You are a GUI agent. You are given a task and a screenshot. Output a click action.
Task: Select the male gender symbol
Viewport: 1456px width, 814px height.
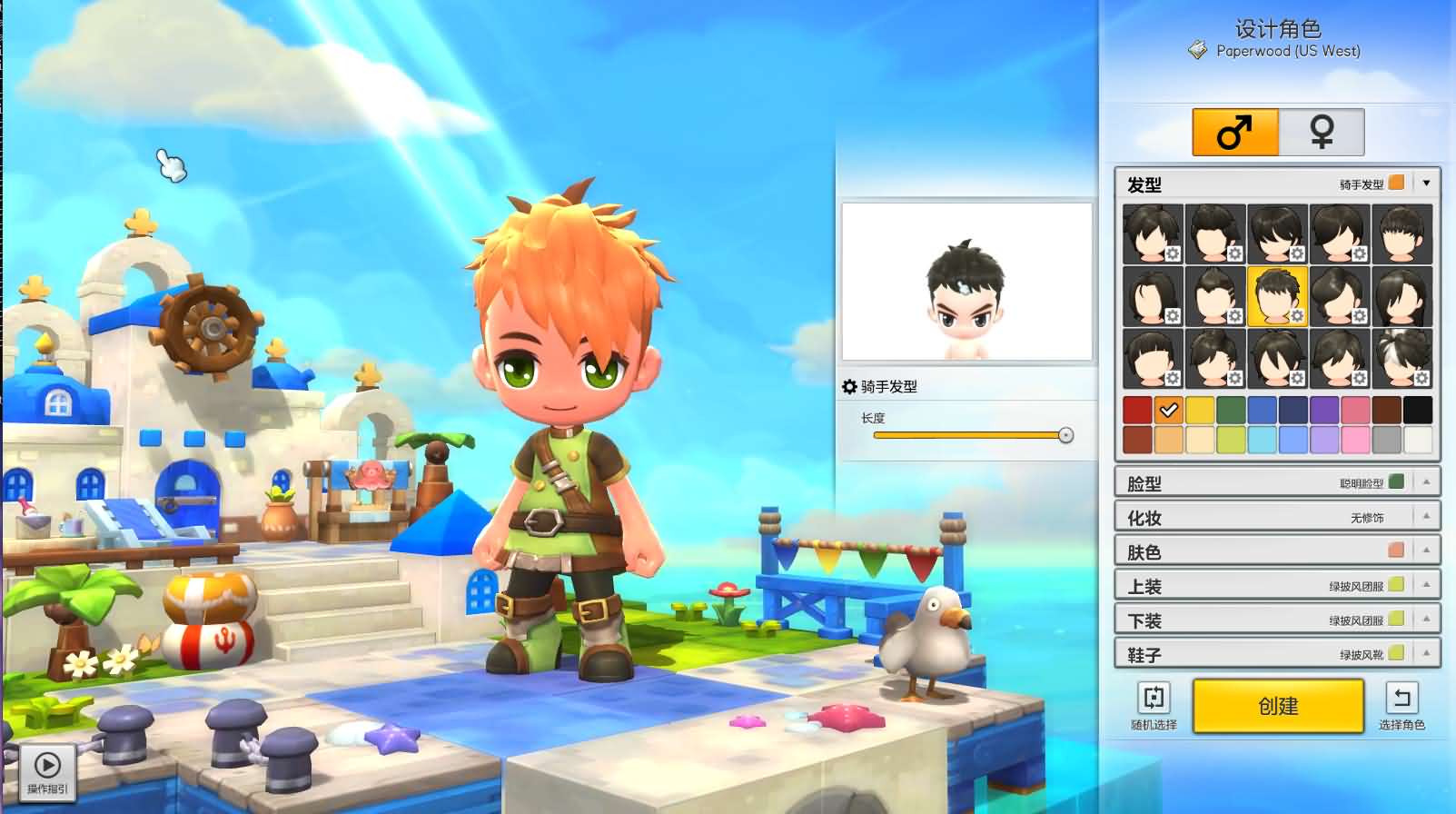coord(1234,130)
